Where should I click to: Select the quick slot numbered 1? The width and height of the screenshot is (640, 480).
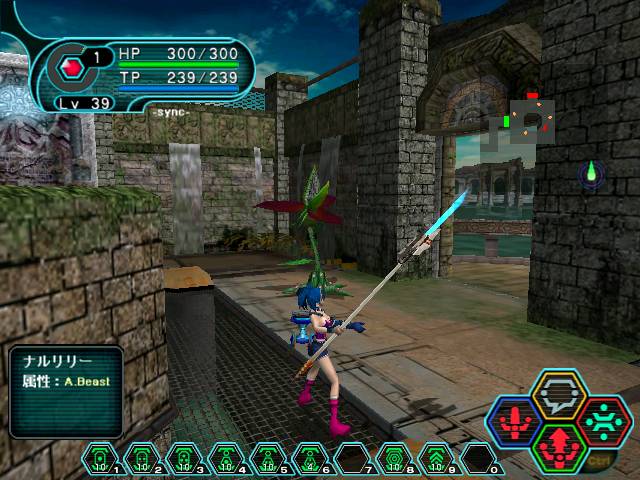click(101, 458)
